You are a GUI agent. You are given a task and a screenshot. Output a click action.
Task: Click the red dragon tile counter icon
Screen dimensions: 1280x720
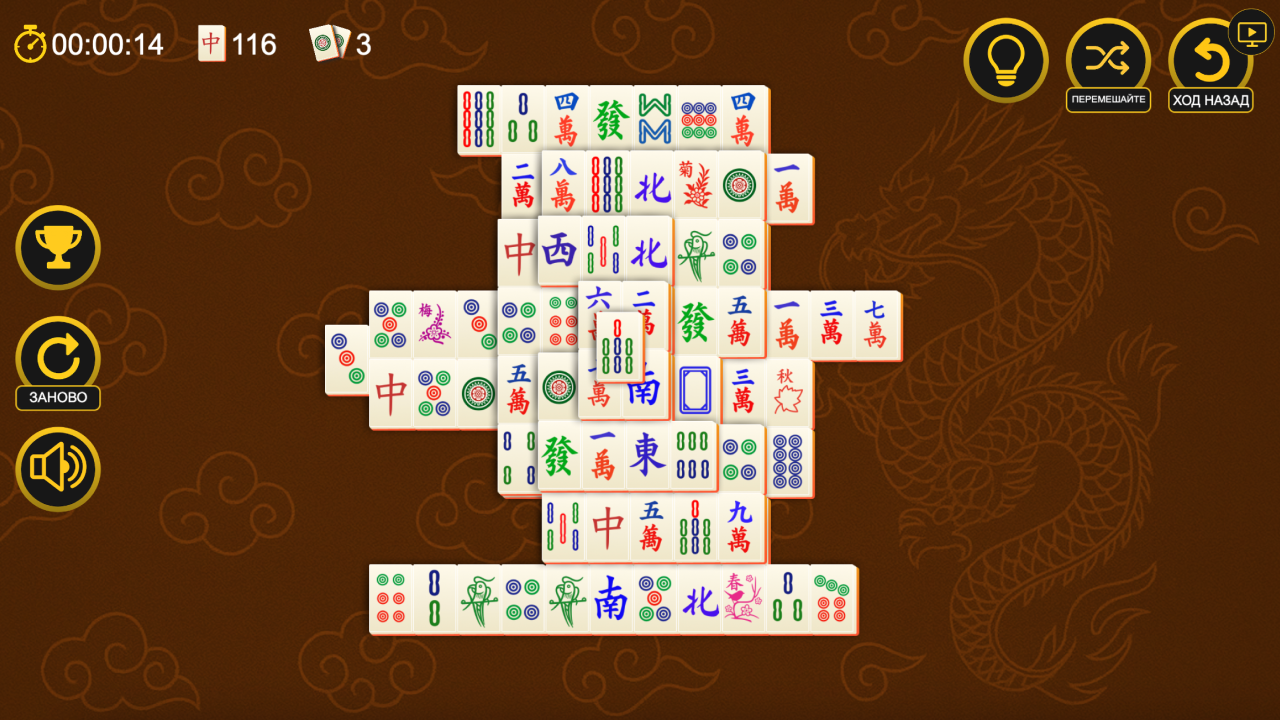click(211, 44)
